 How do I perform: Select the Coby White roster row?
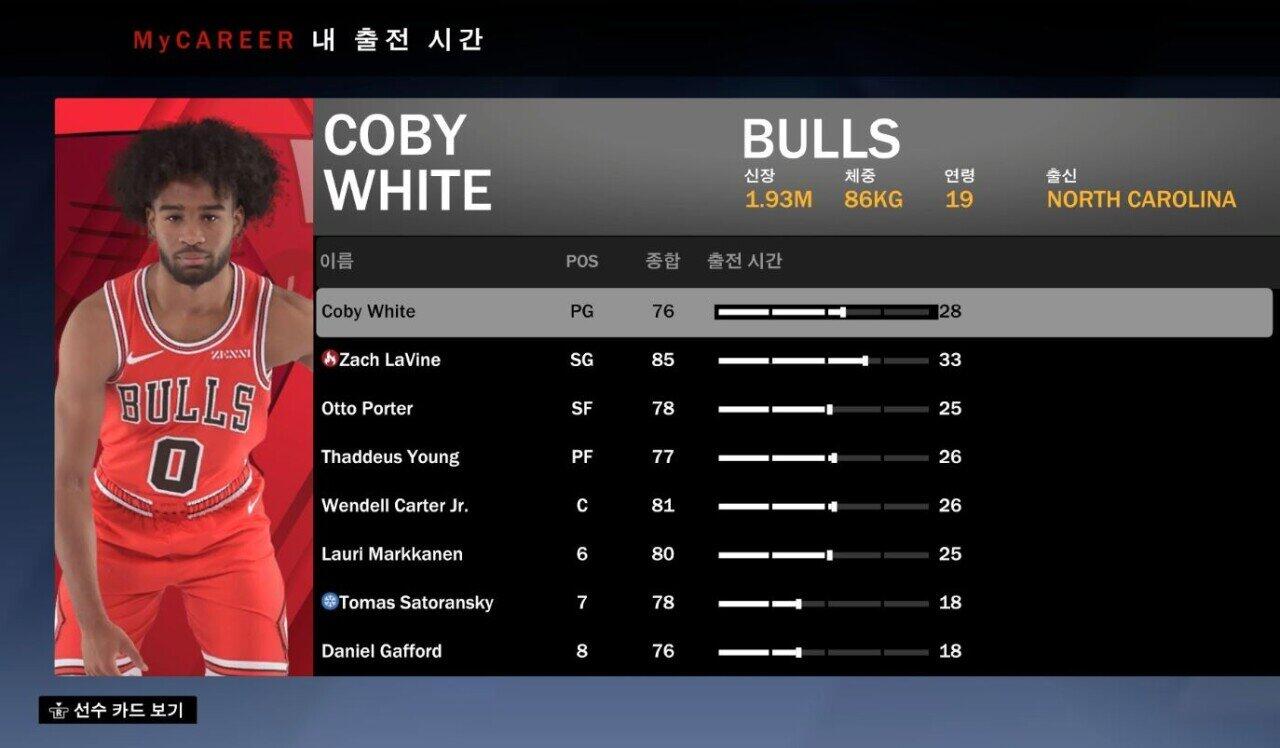[368, 312]
